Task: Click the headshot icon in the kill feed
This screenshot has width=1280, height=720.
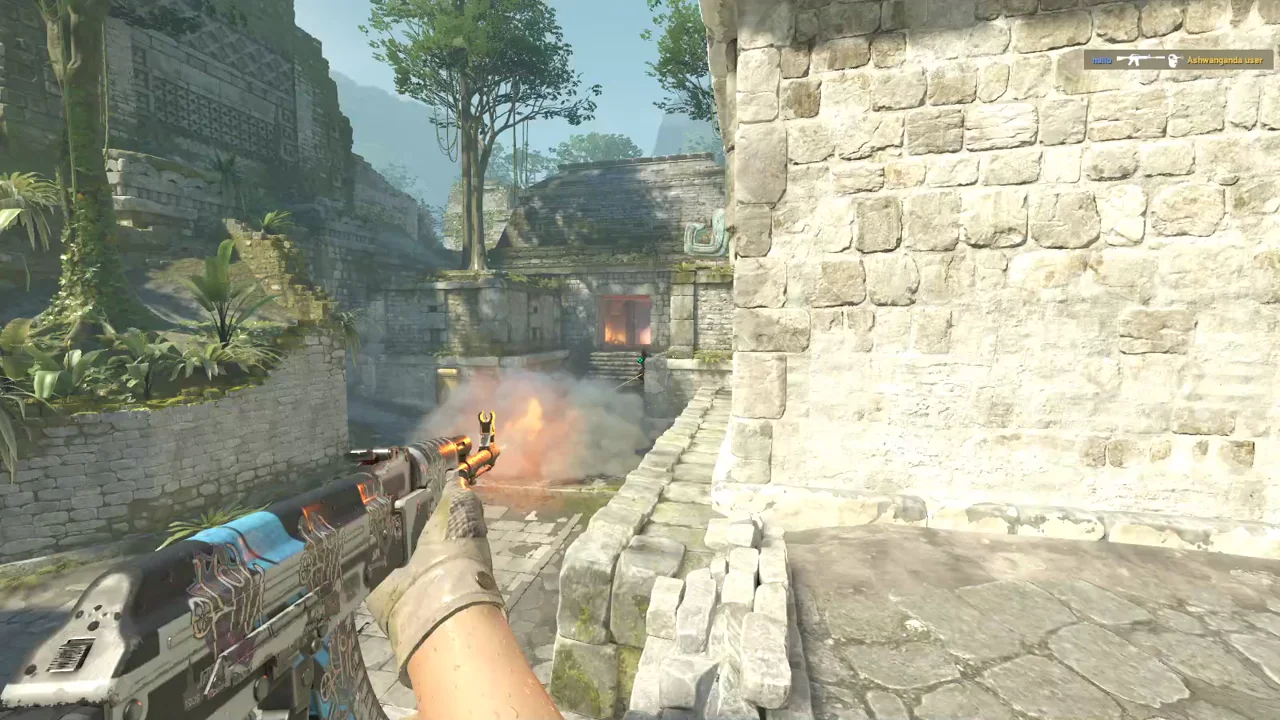Action: coord(1174,60)
